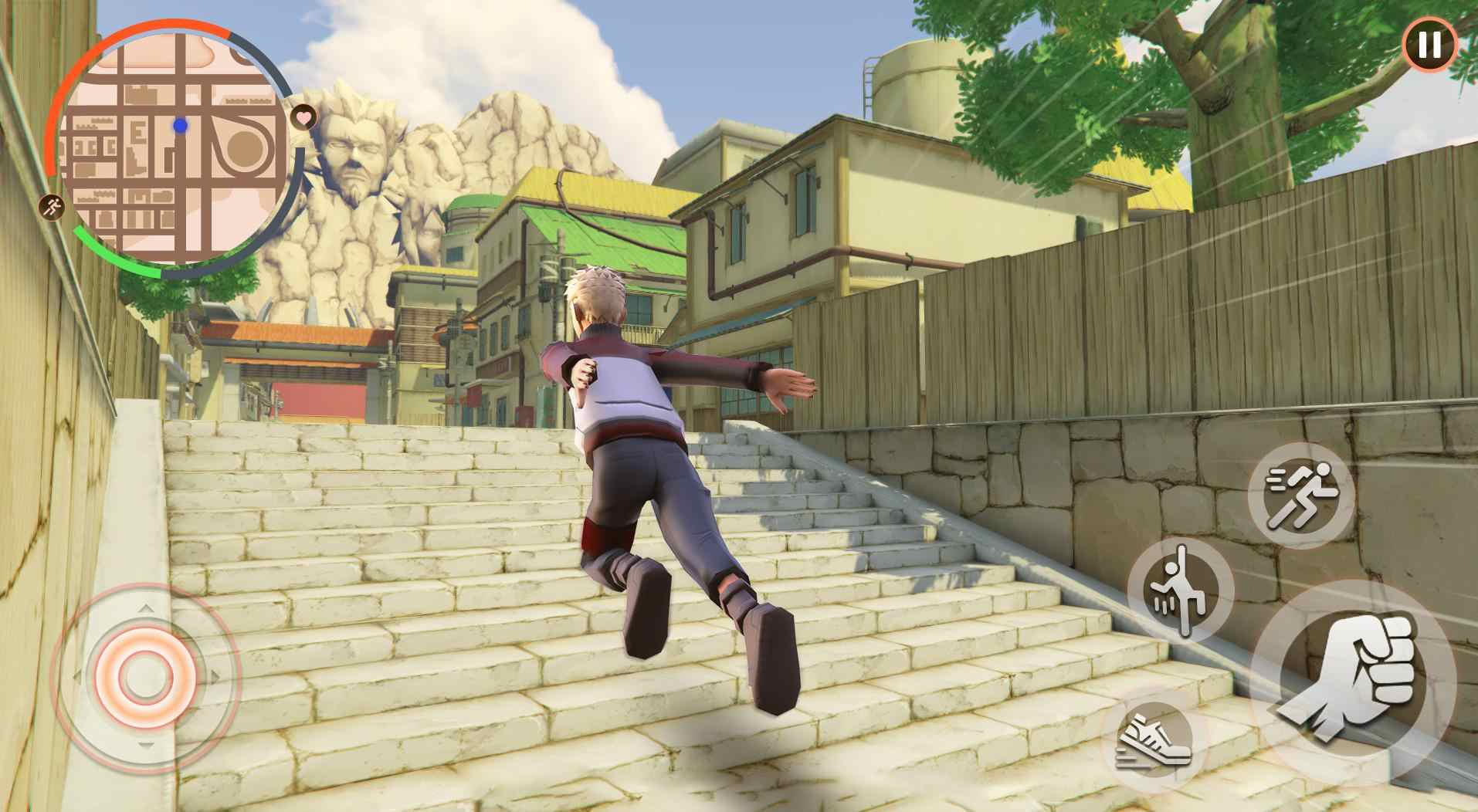Click the small runner icon by minimap

[53, 207]
